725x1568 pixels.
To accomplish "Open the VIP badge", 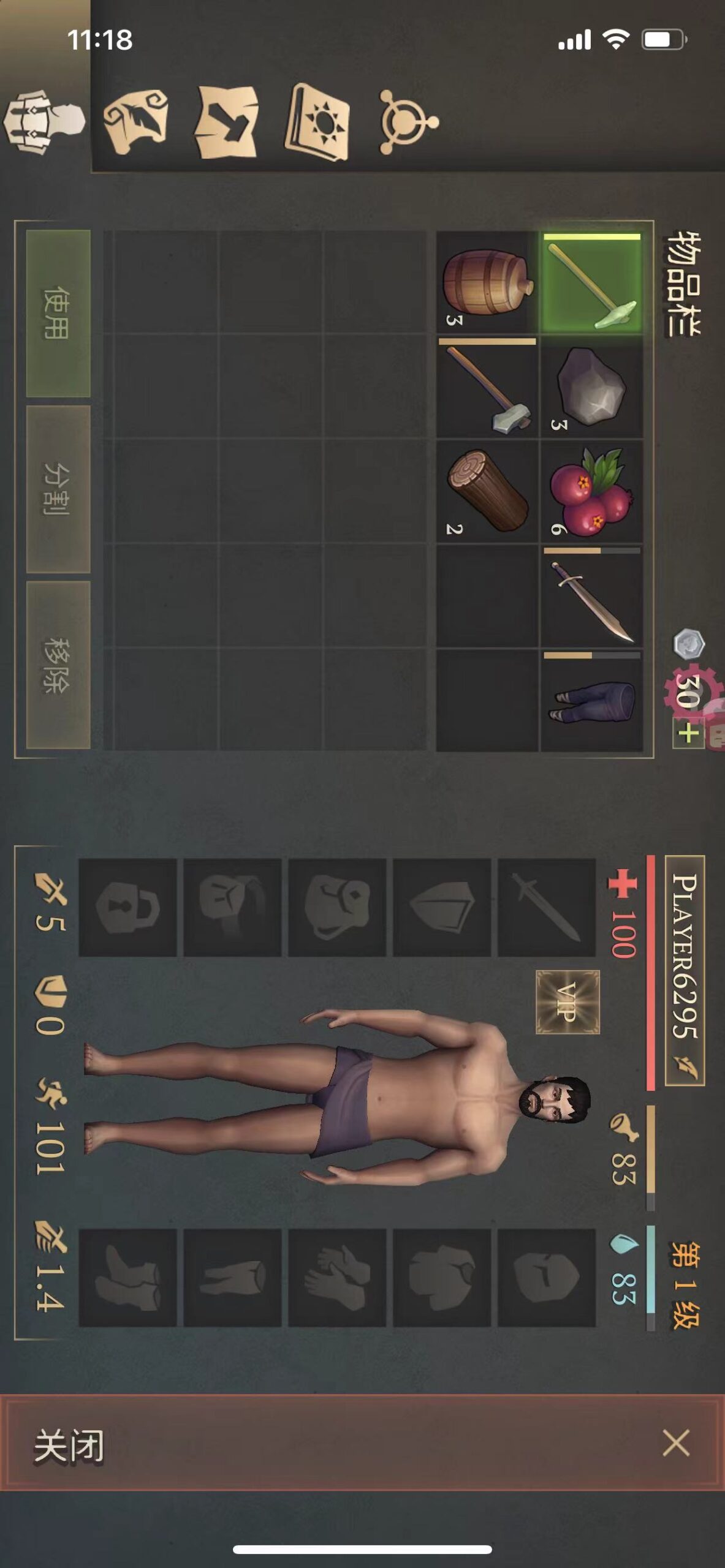I will tap(567, 1002).
